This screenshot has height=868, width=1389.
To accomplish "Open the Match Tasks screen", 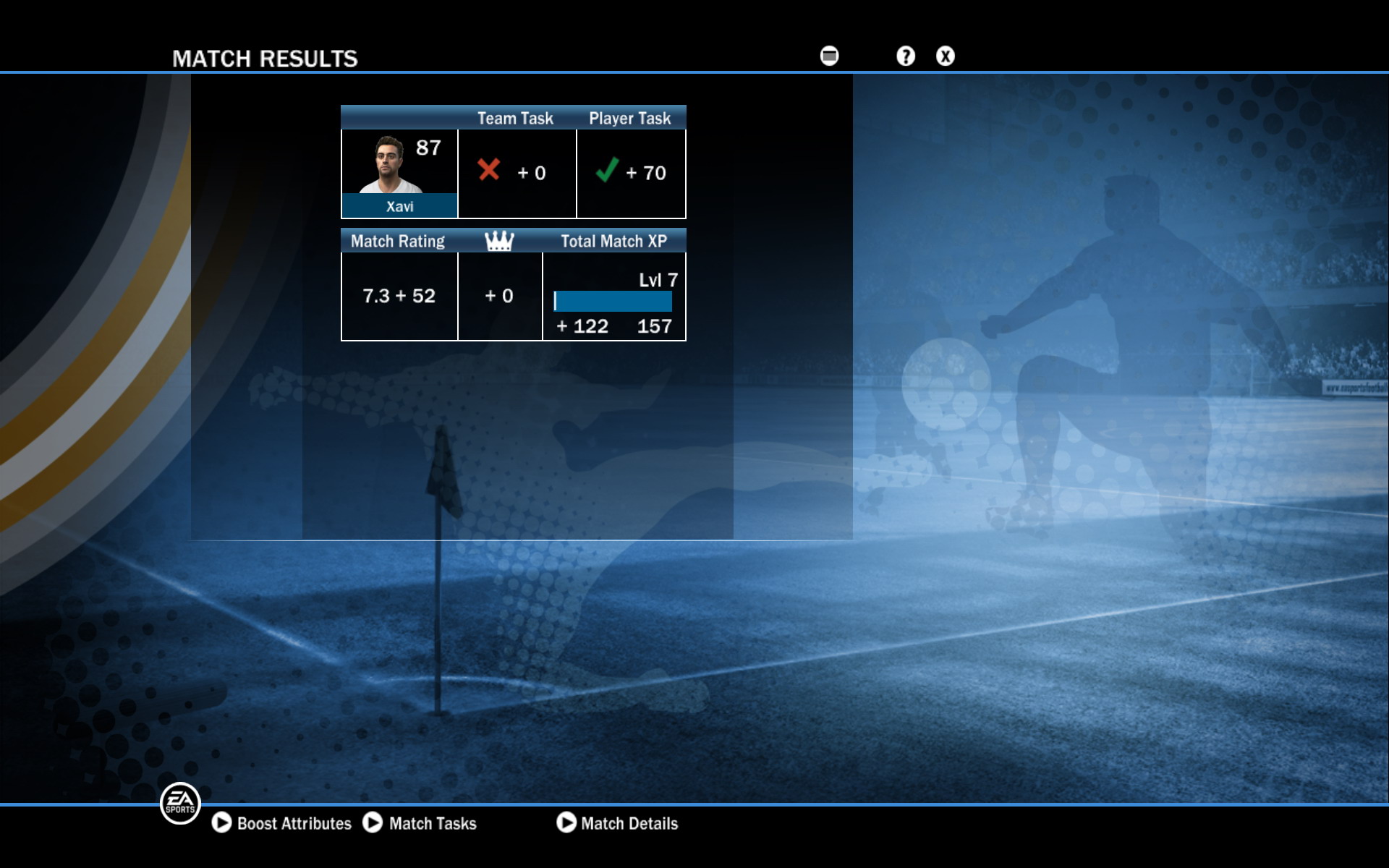I will point(432,823).
